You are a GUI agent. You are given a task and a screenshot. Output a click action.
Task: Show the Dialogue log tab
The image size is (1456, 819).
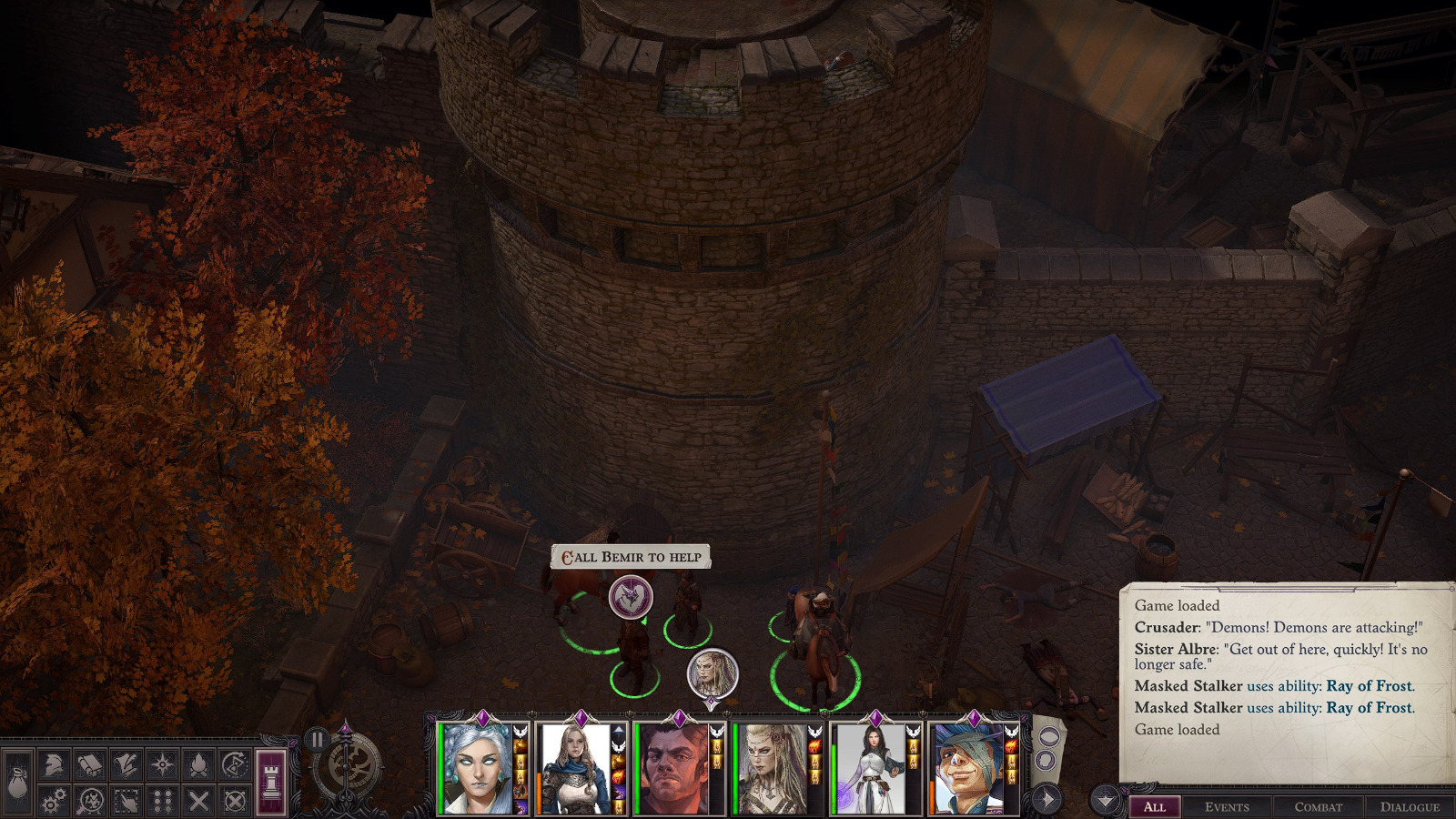tap(1410, 806)
